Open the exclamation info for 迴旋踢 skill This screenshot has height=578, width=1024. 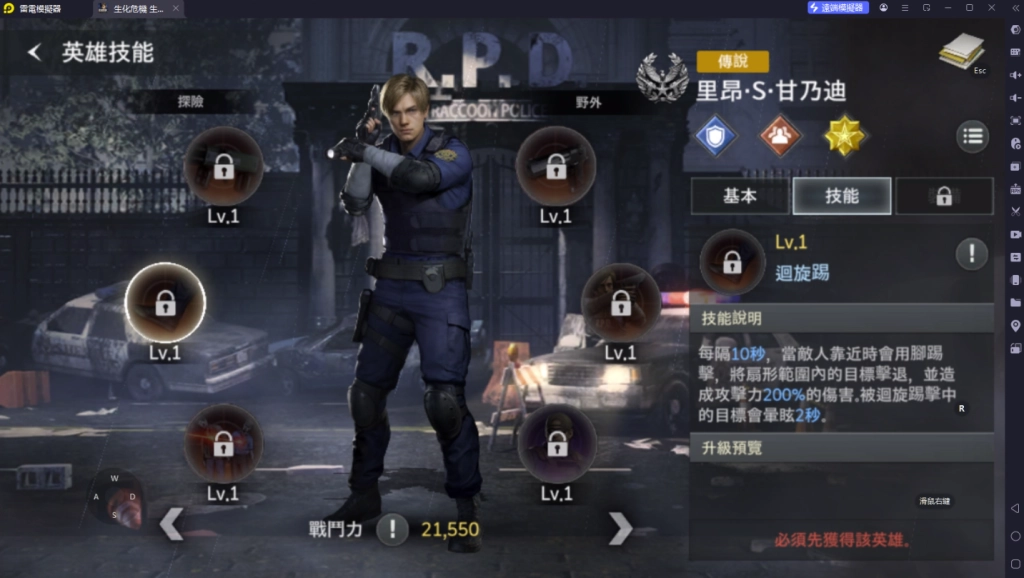click(971, 254)
